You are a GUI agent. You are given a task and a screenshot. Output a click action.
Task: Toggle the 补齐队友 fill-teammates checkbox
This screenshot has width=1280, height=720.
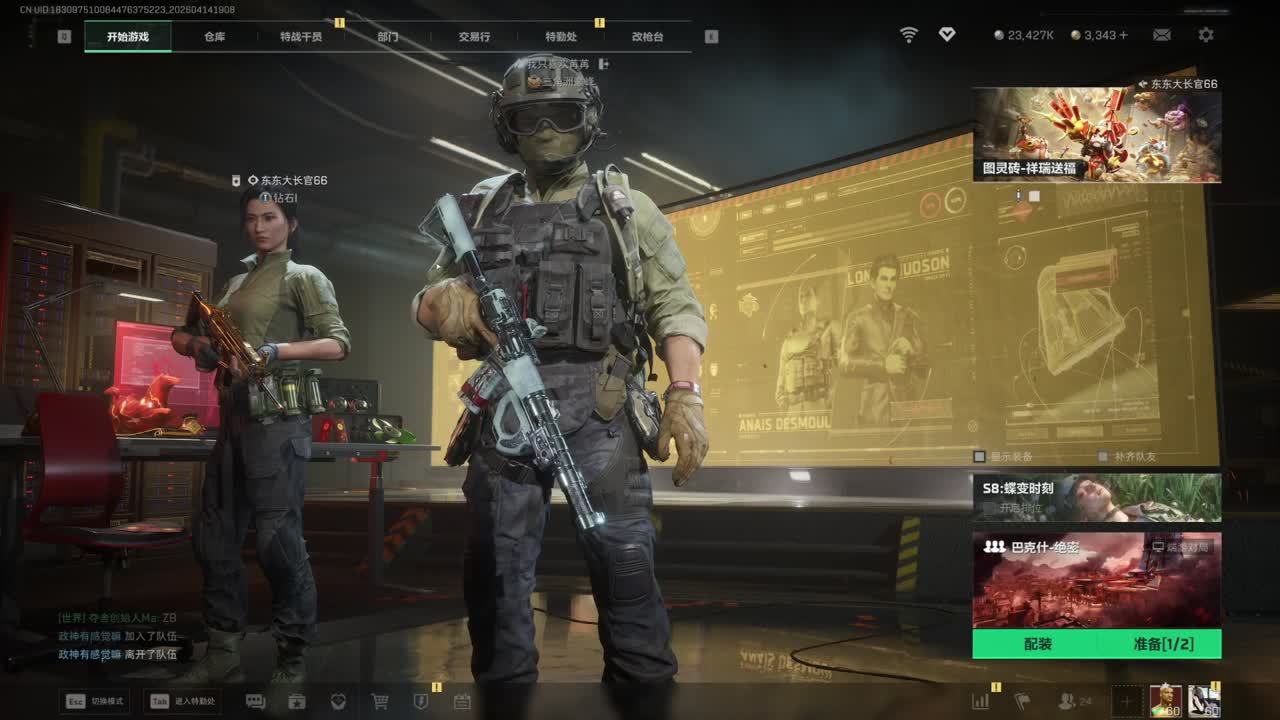(1103, 457)
